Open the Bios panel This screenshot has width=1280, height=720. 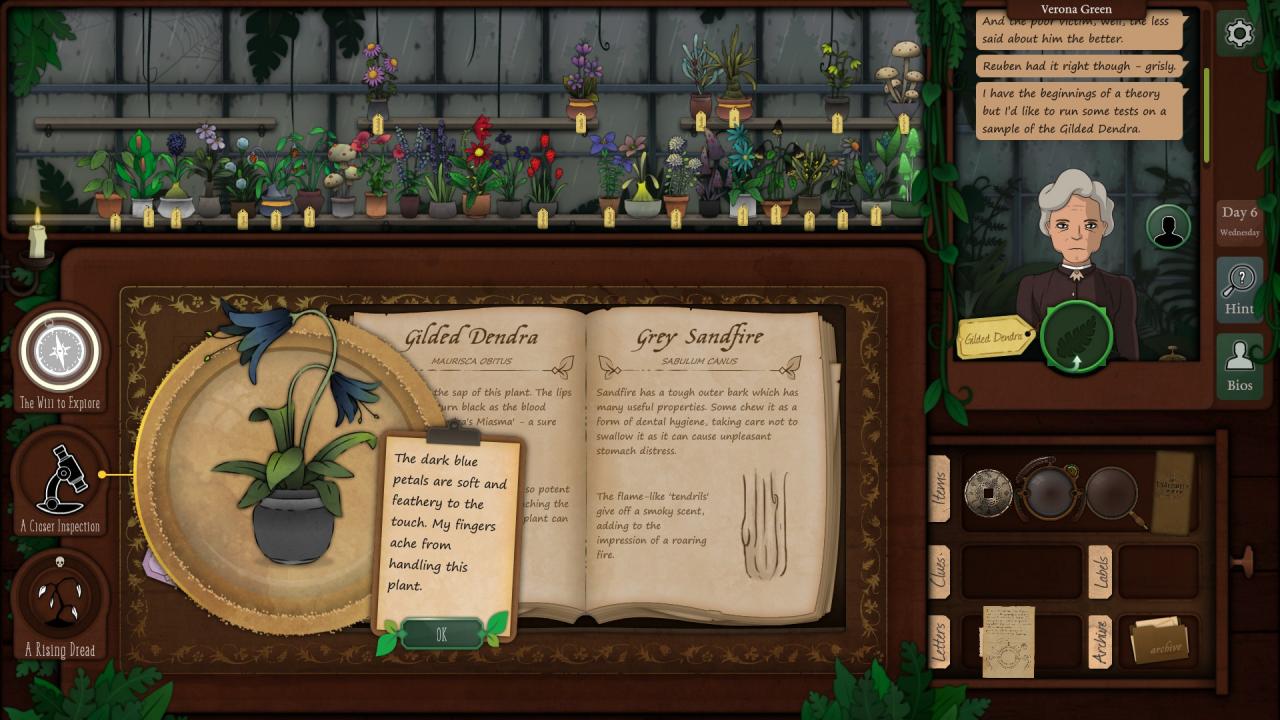tap(1239, 365)
